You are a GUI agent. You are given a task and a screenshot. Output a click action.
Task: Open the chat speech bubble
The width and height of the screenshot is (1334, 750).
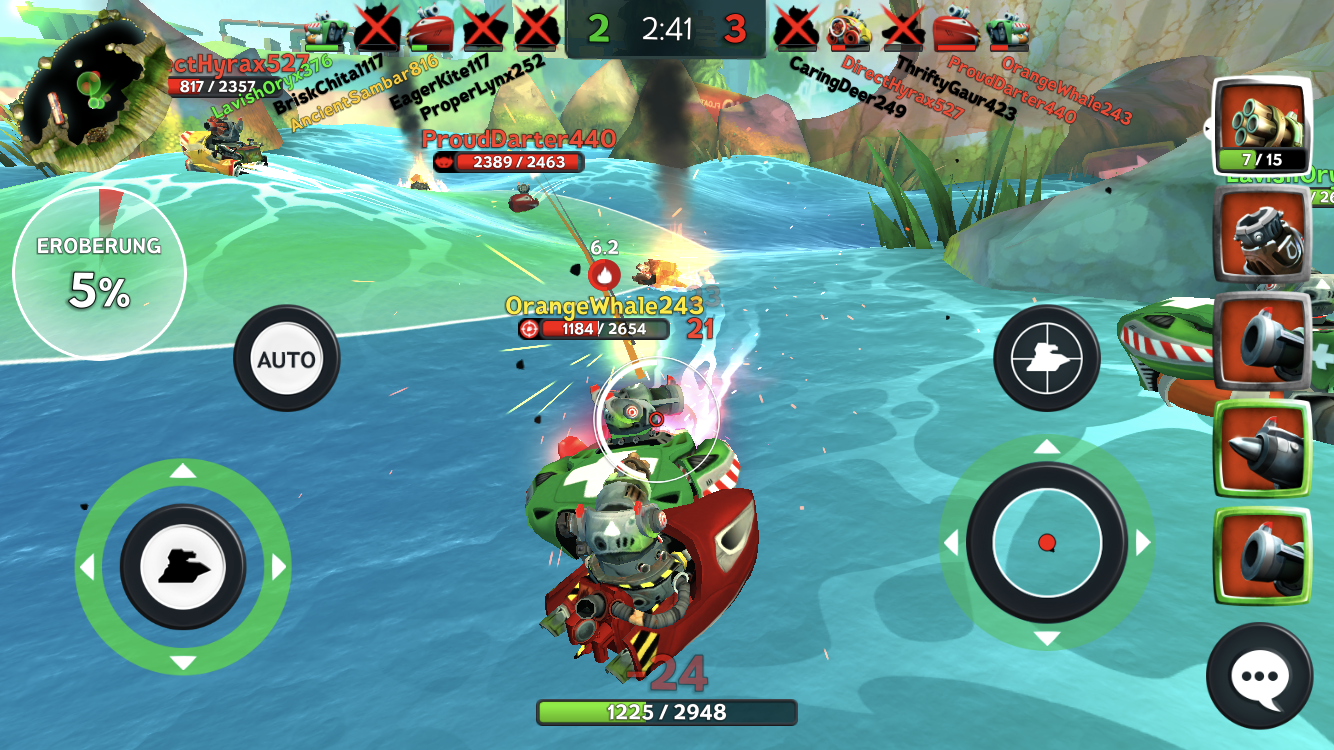point(1259,676)
